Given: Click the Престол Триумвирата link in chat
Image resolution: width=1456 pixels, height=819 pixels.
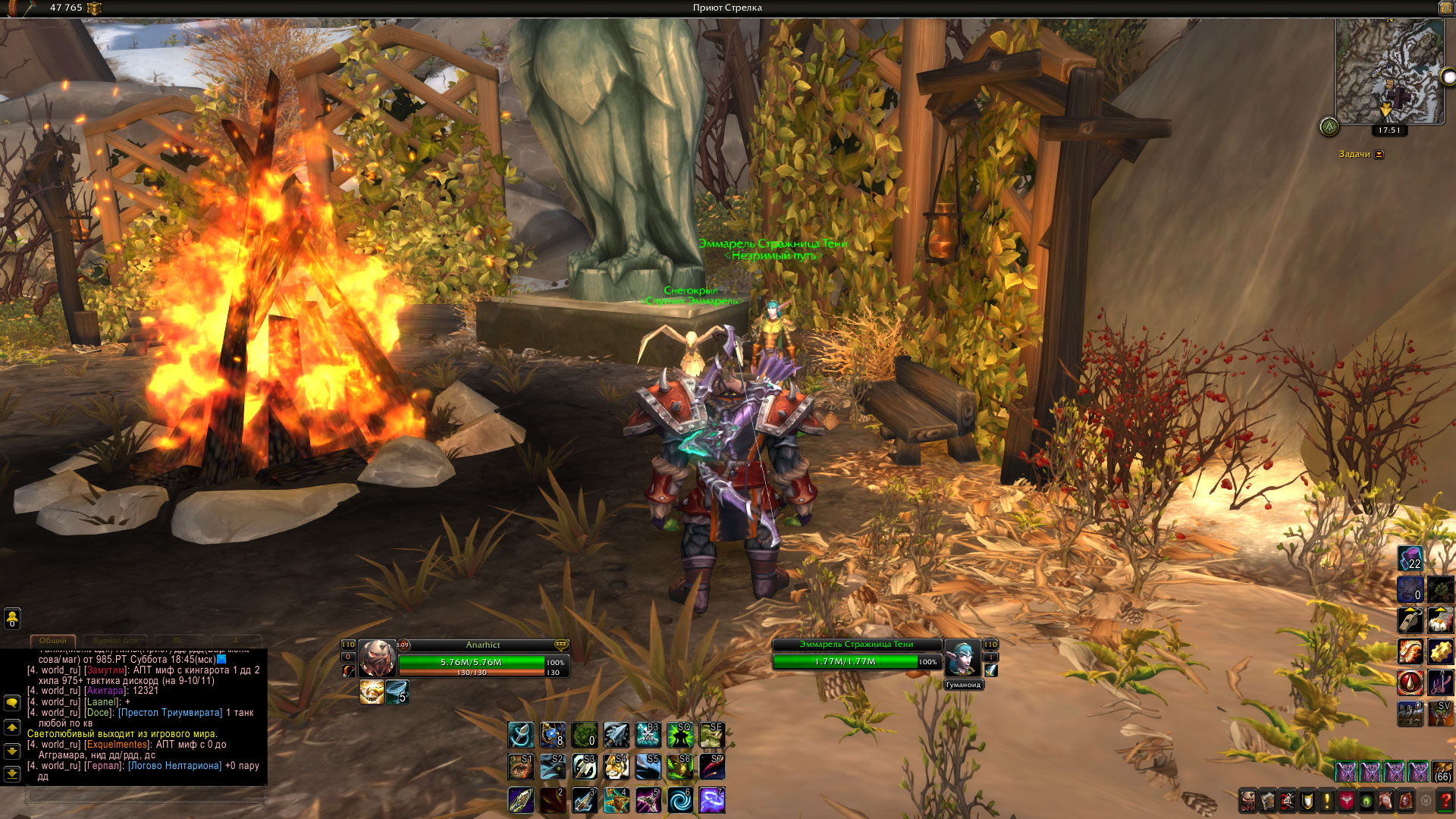Looking at the screenshot, I should tap(171, 713).
